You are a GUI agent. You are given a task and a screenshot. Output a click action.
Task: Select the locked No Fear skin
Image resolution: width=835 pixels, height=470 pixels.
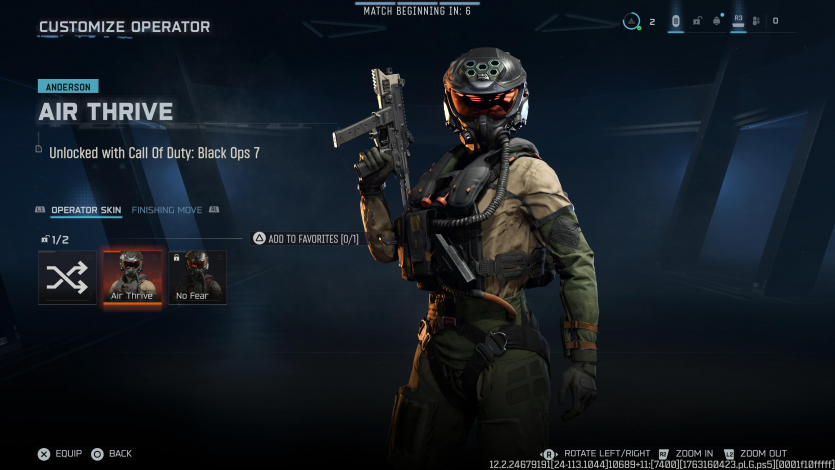tap(196, 277)
